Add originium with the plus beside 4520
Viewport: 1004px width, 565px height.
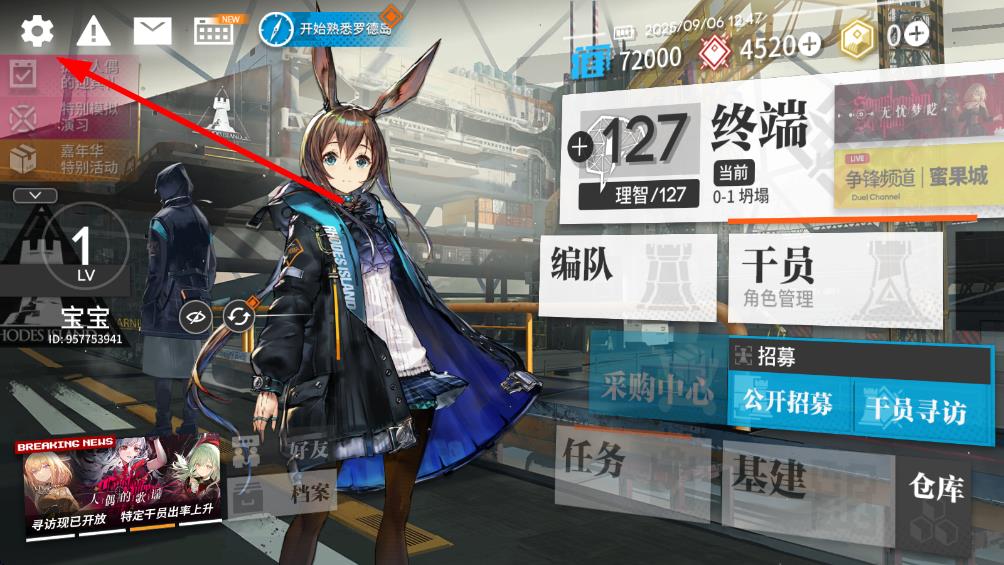pos(808,44)
